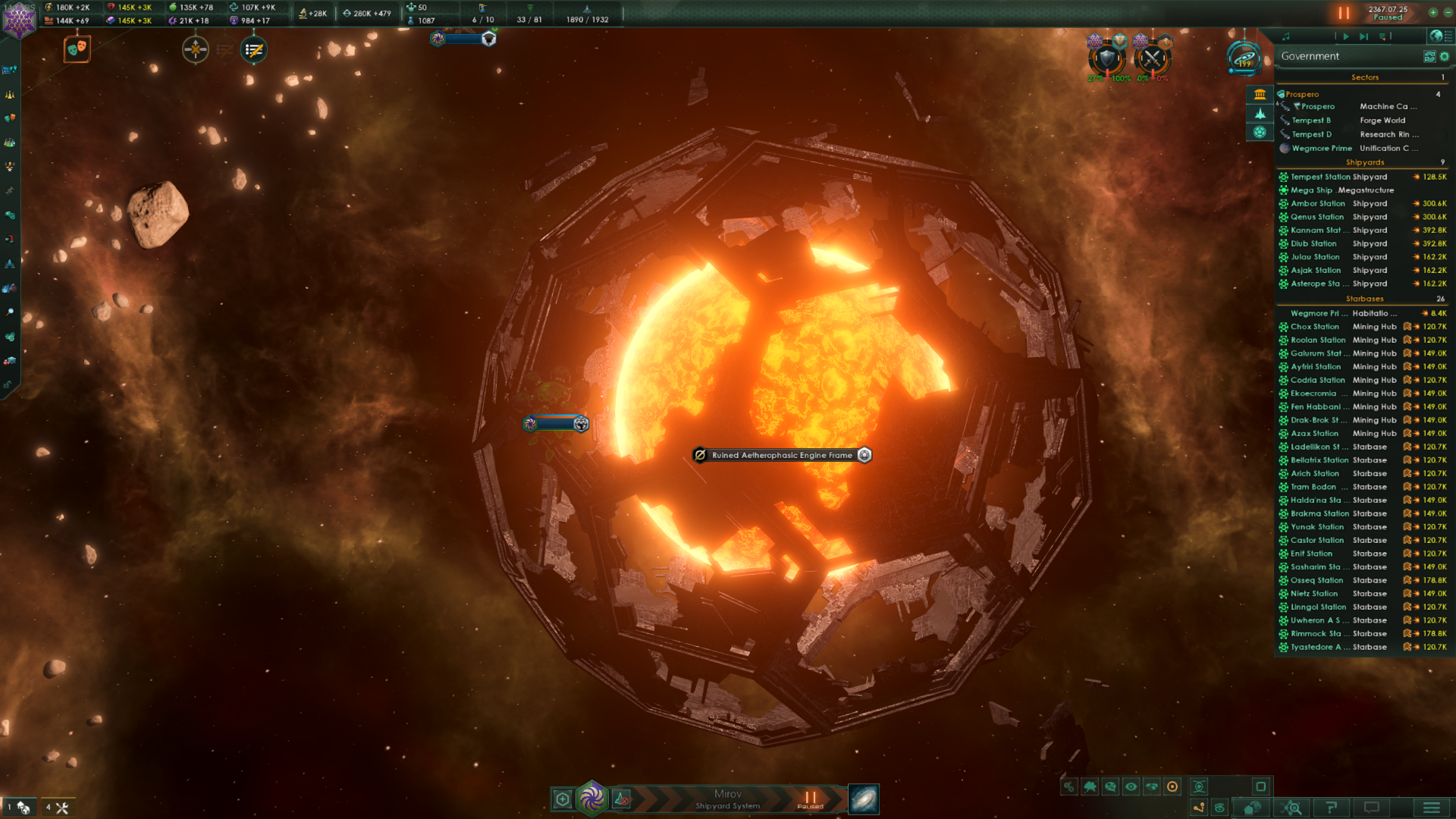1456x819 pixels.
Task: Toggle the game pause button
Action: click(1344, 13)
